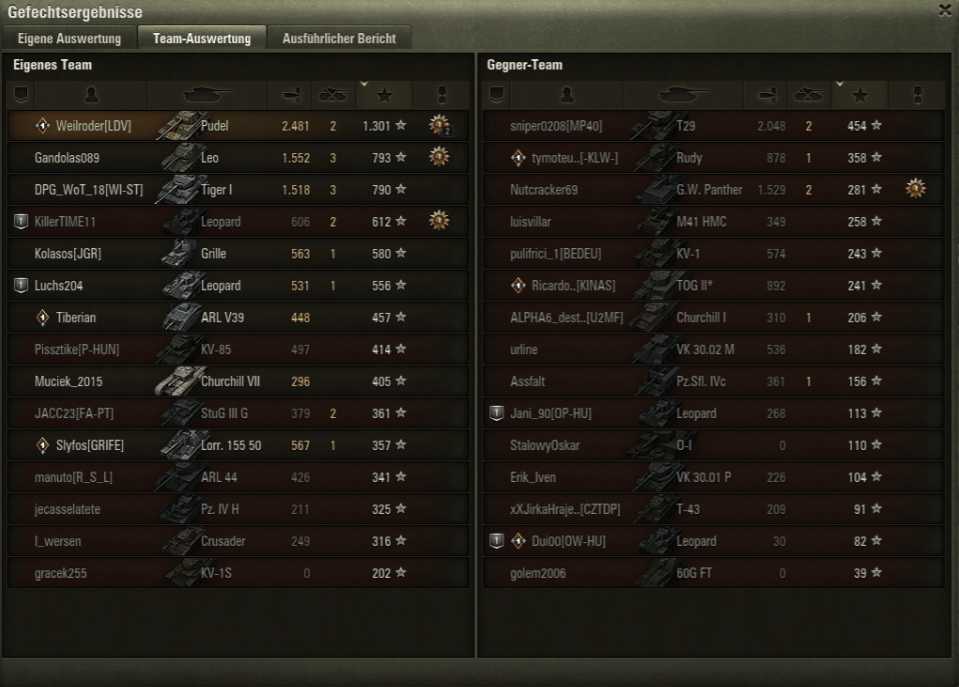Show the Ausführlicher Bericht tab
This screenshot has height=687, width=959.
(339, 38)
